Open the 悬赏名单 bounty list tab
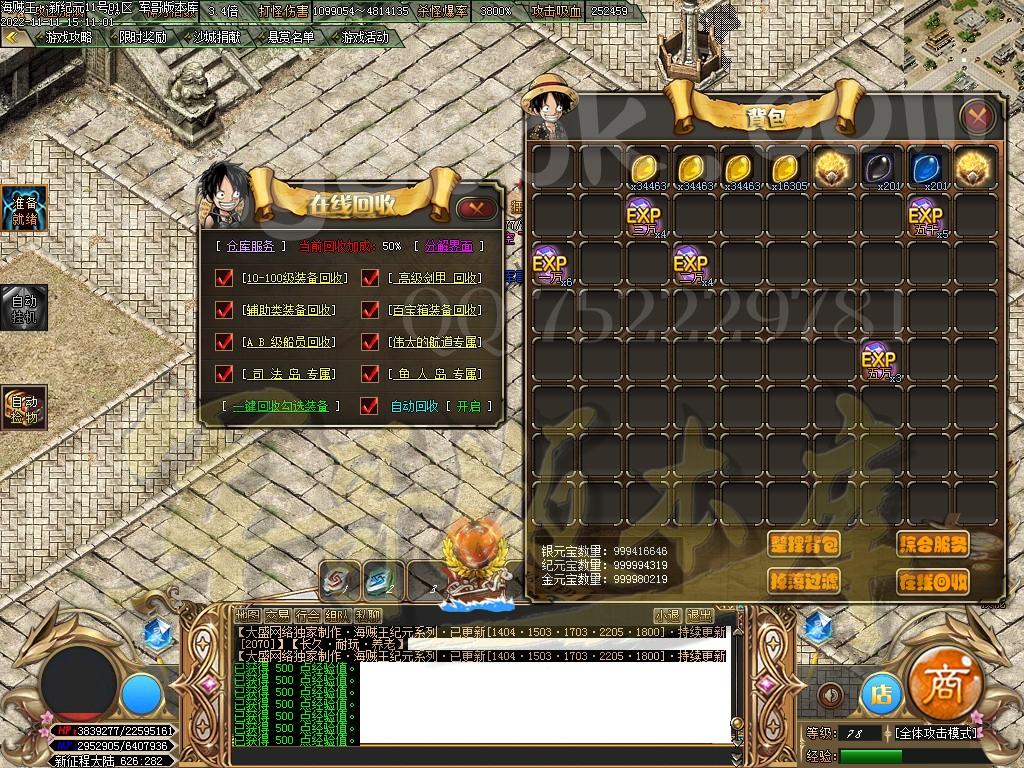This screenshot has height=768, width=1024. [291, 37]
